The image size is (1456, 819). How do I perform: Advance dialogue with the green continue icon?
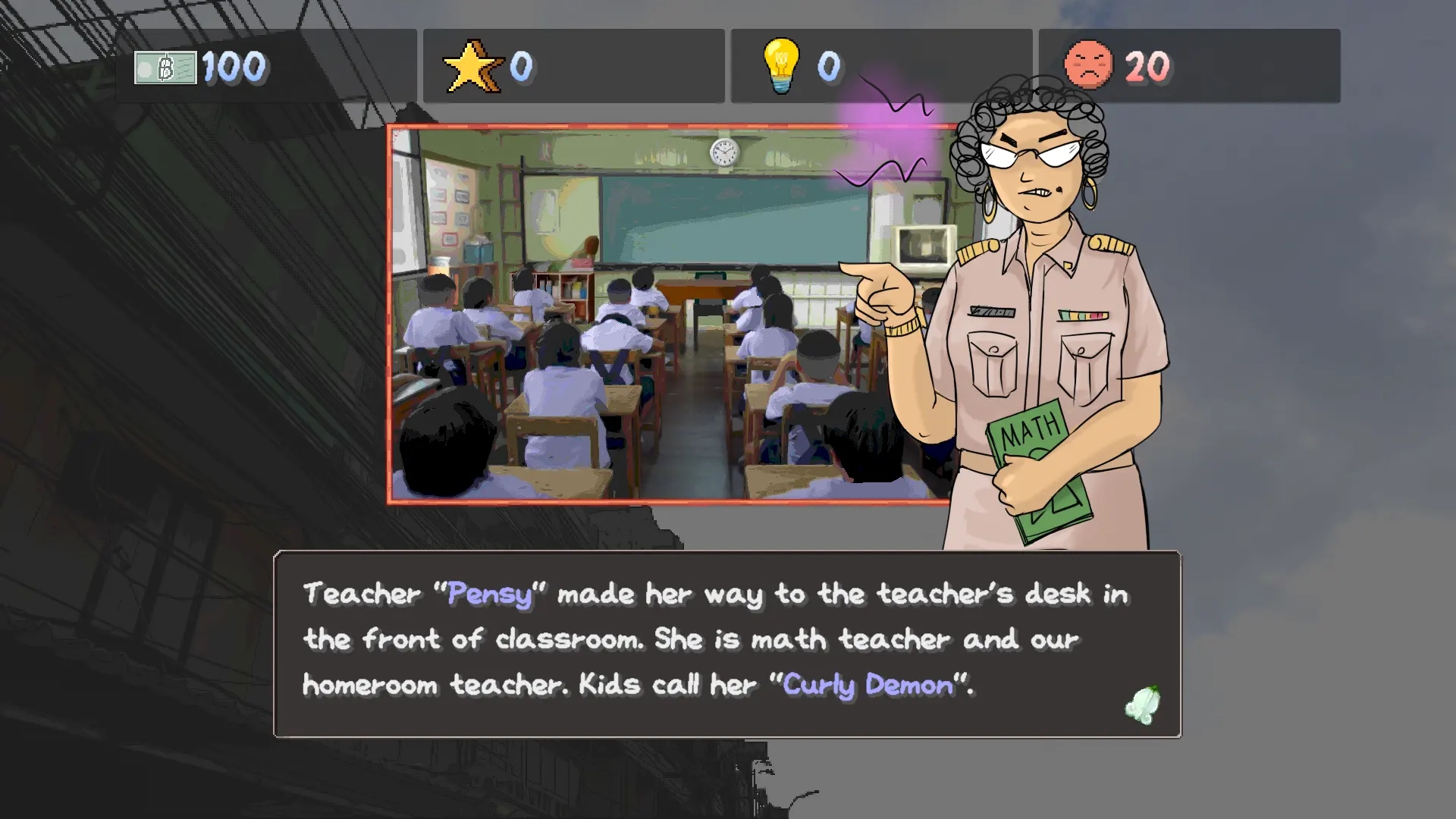coord(1143,705)
